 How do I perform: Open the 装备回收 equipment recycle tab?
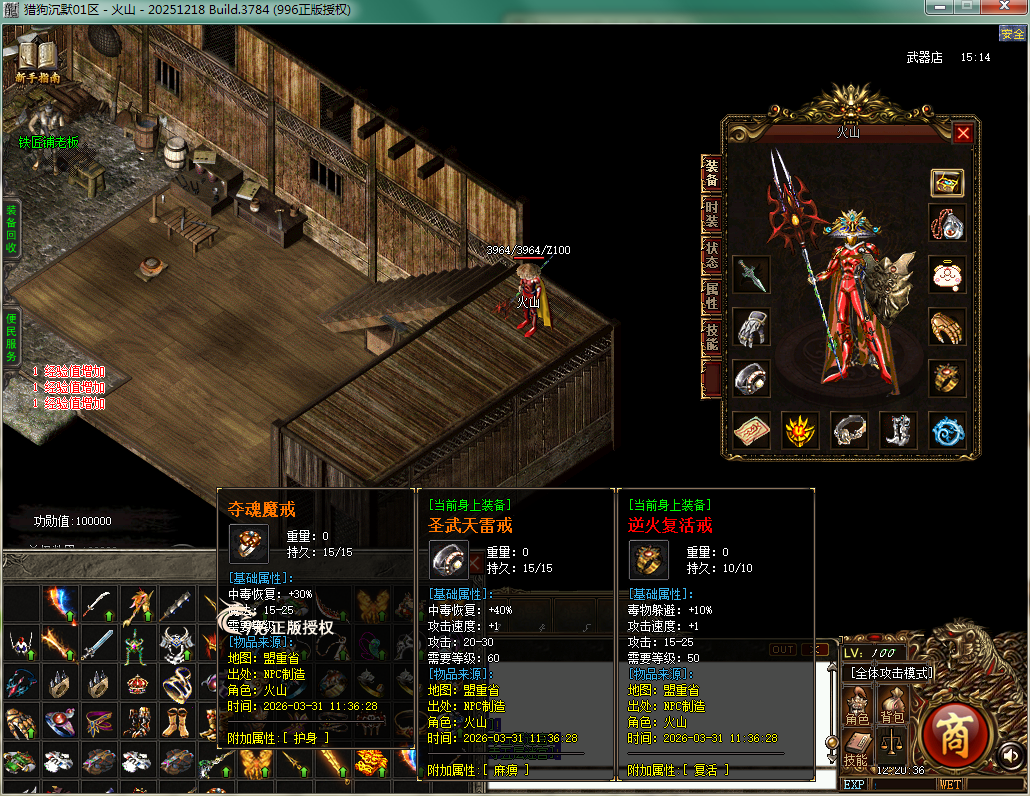tap(11, 227)
